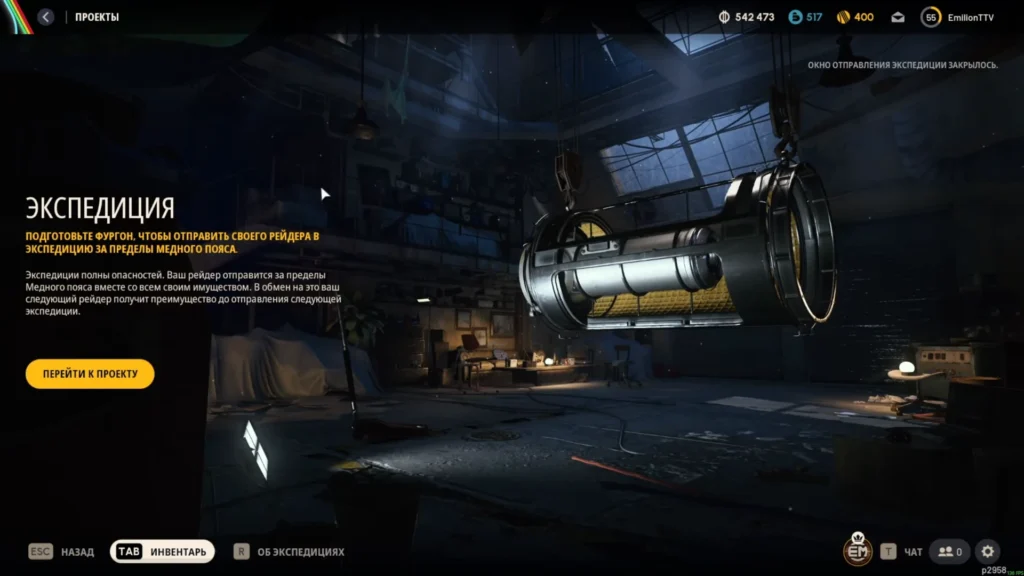Select the 'Назад' back option
Screen dimensions: 1024x576
click(x=61, y=551)
